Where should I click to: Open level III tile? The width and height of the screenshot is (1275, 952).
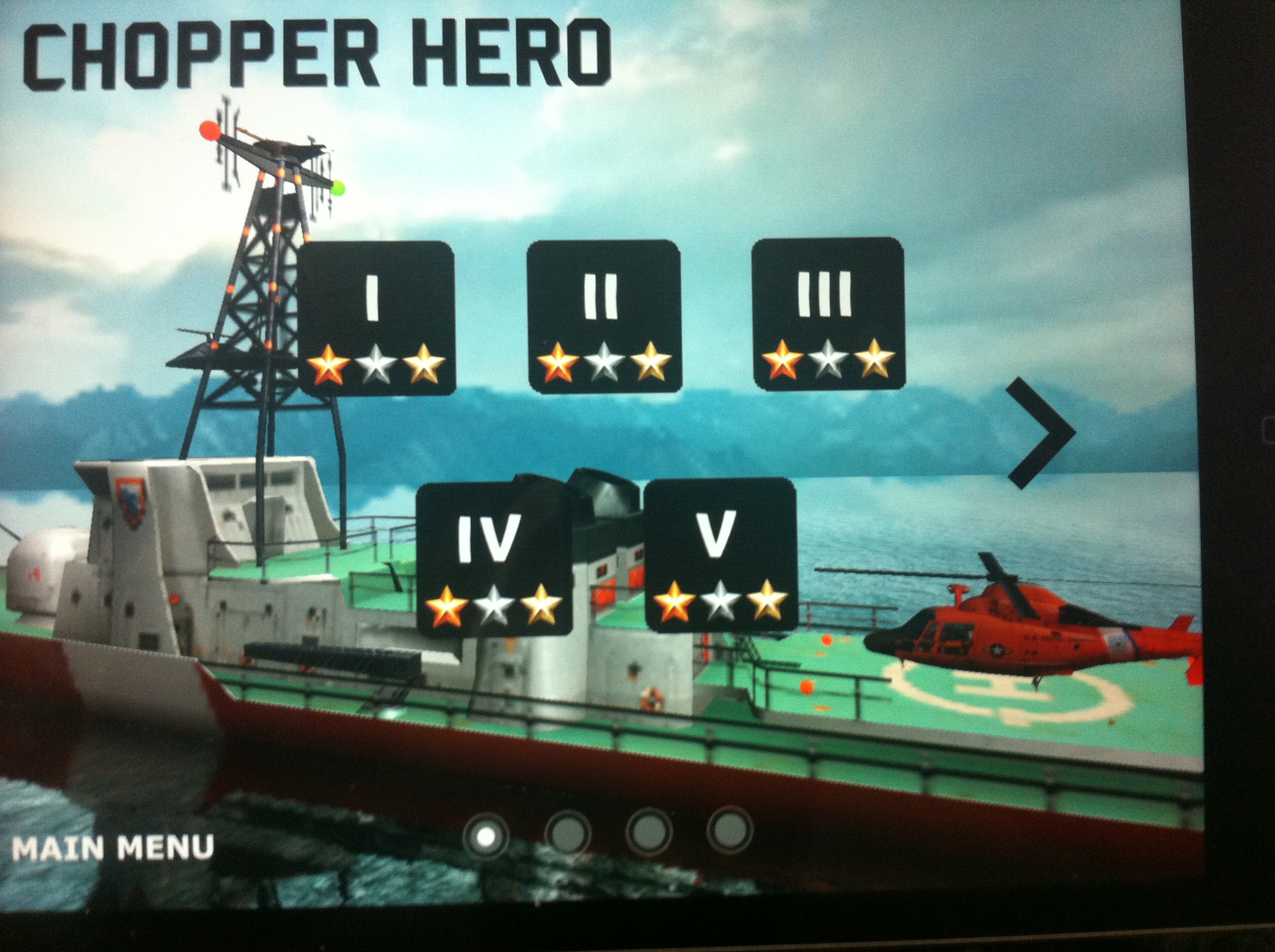pos(828,314)
